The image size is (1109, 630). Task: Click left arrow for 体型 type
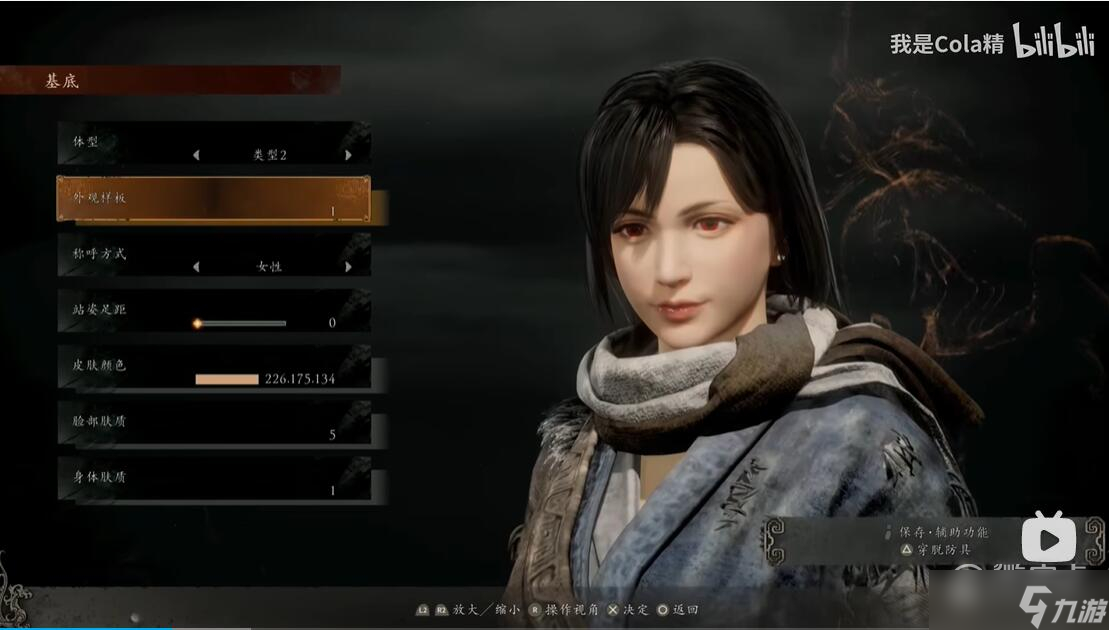[x=196, y=155]
